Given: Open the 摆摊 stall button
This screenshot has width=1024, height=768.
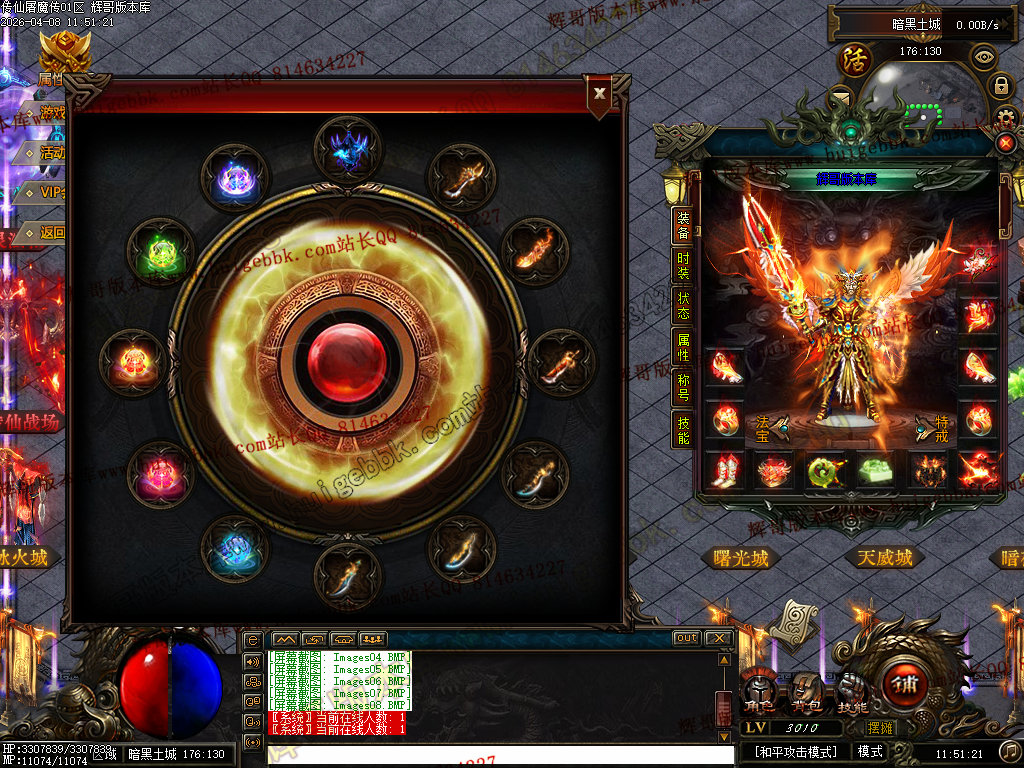Looking at the screenshot, I should tap(853, 727).
